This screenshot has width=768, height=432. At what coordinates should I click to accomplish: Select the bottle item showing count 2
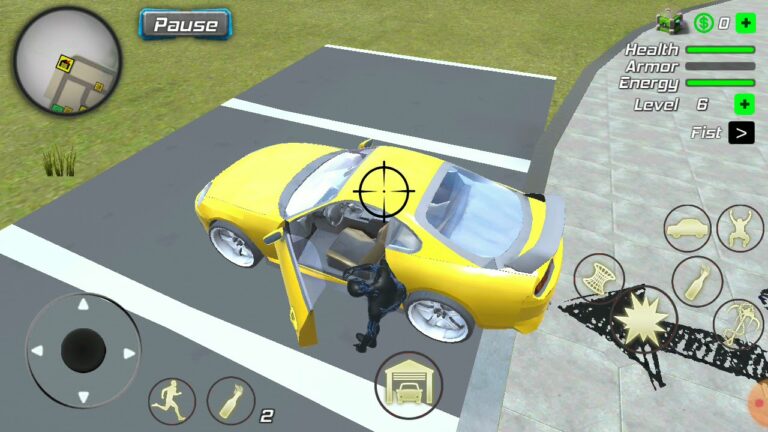point(231,400)
